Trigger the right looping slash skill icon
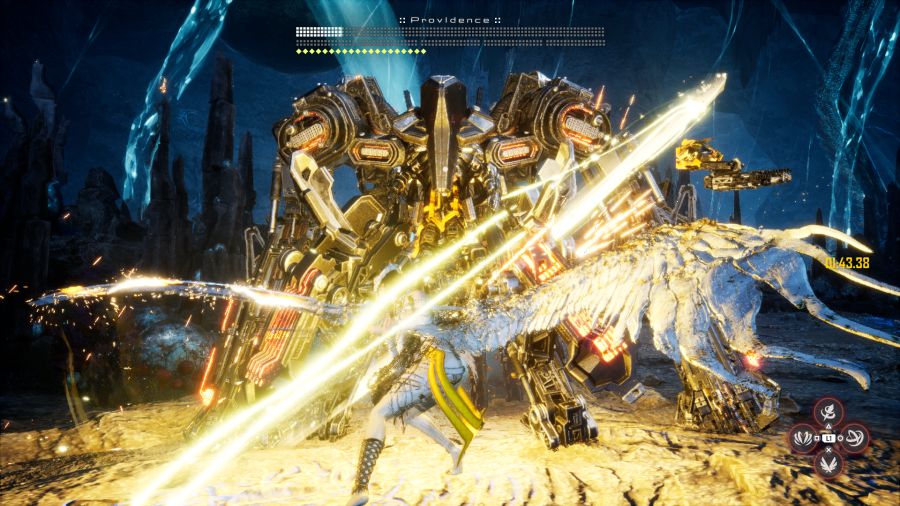This screenshot has height=506, width=900. [x=855, y=437]
